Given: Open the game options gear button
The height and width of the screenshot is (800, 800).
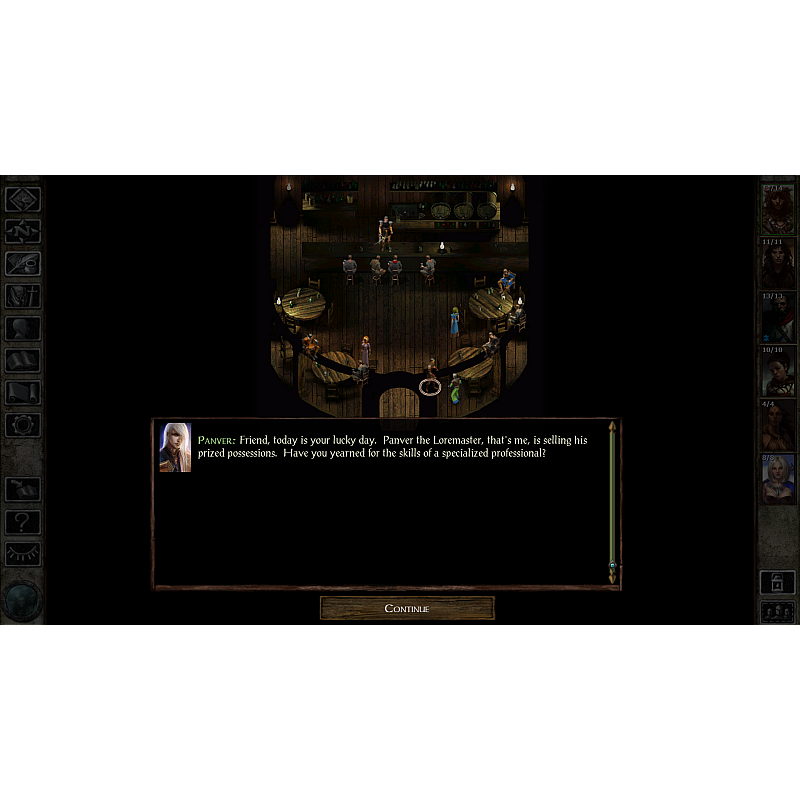Looking at the screenshot, I should (22, 424).
